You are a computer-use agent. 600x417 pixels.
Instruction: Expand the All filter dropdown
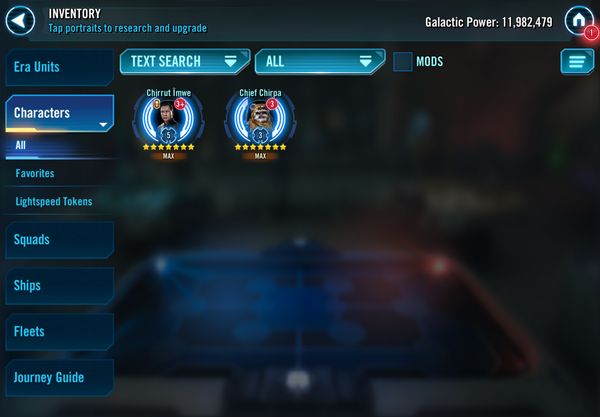click(x=319, y=62)
